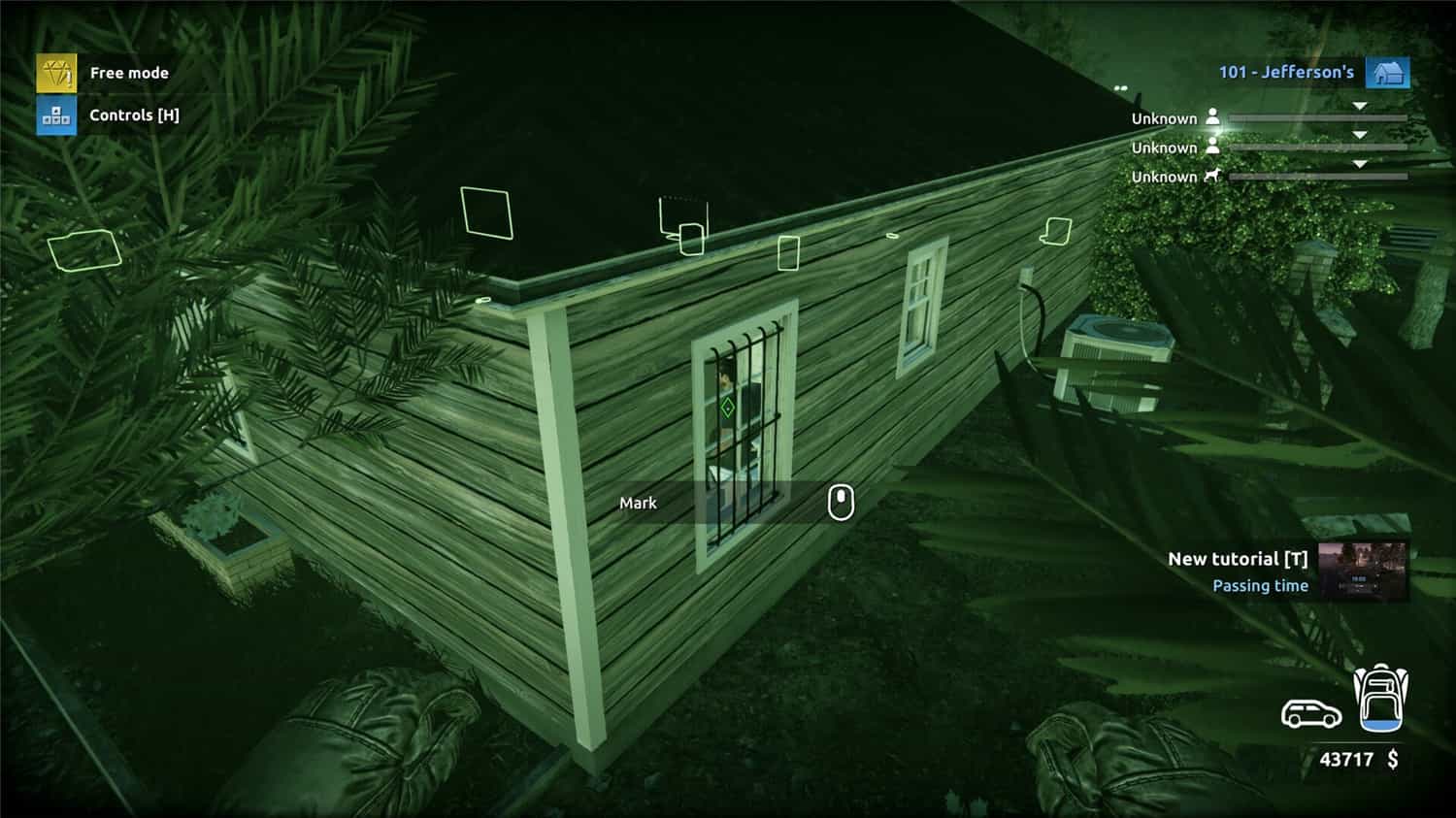Open Controls [H] panel icon
Image resolution: width=1456 pixels, height=818 pixels.
tap(55, 115)
